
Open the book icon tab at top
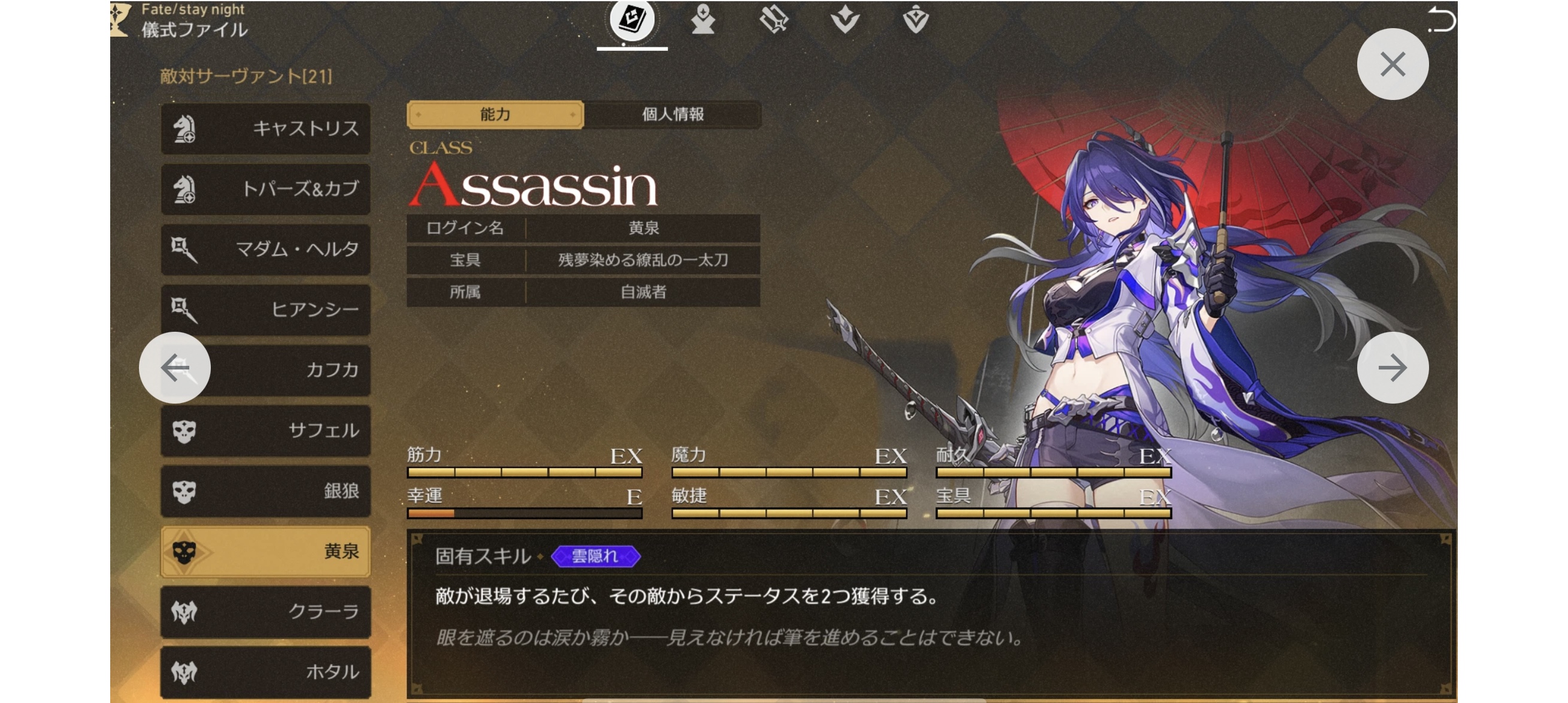(x=632, y=20)
